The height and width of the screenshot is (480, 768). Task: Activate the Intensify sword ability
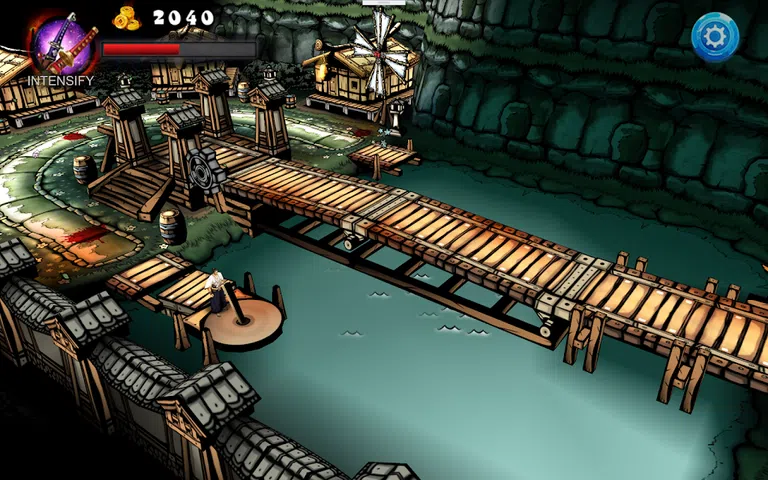(x=62, y=44)
